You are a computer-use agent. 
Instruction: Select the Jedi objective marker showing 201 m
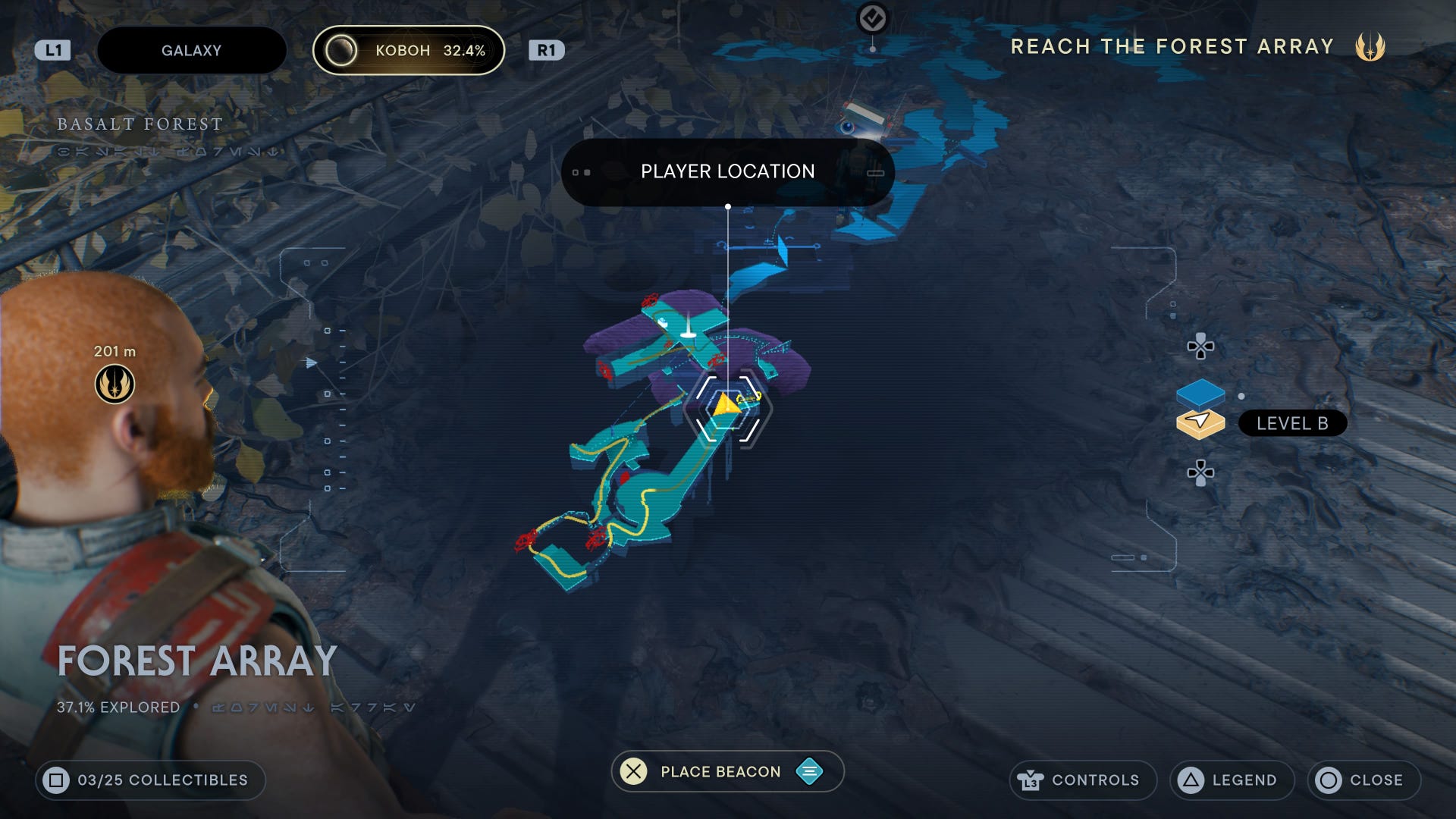(113, 384)
